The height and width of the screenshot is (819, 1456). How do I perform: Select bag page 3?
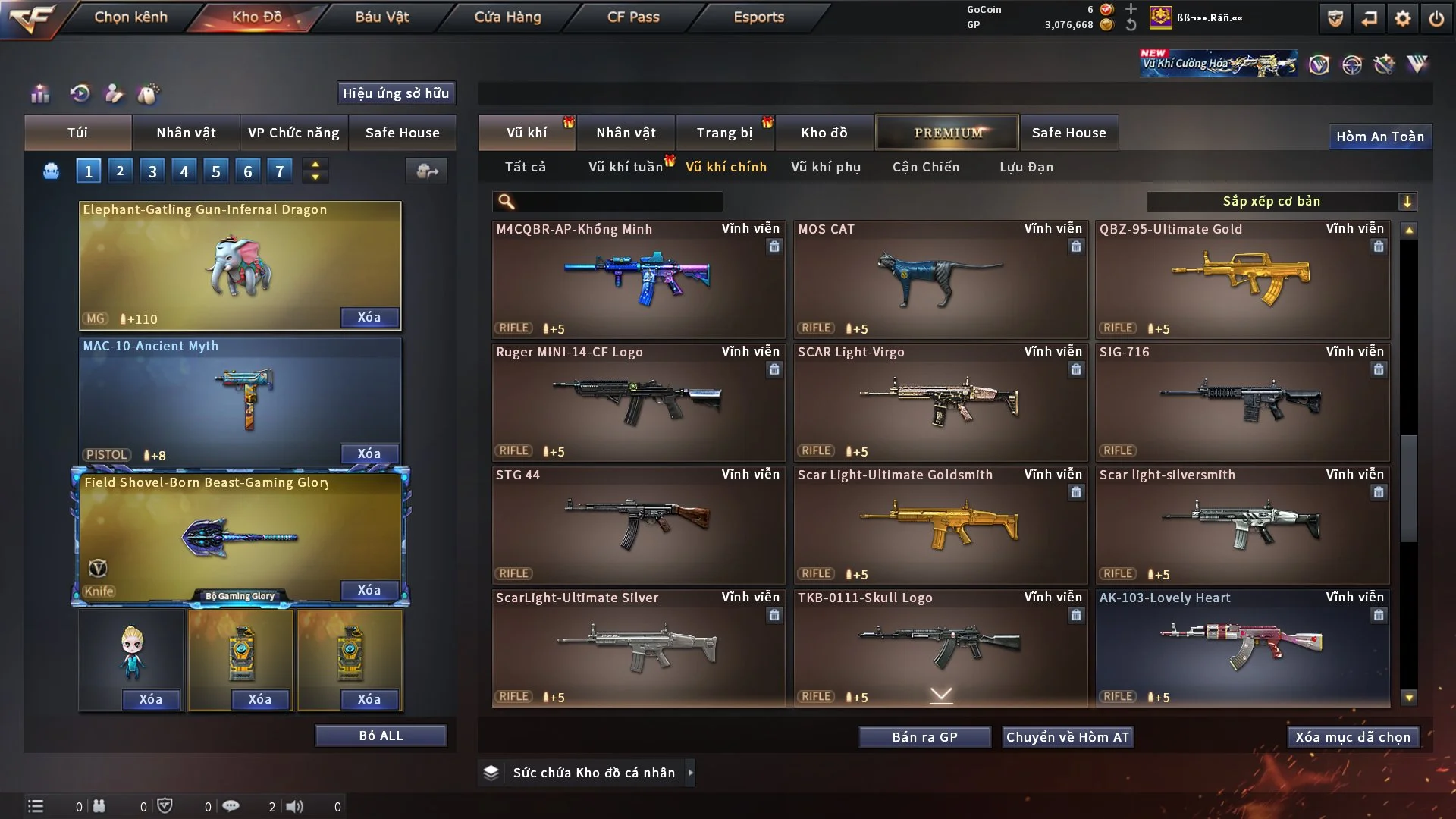pyautogui.click(x=152, y=171)
